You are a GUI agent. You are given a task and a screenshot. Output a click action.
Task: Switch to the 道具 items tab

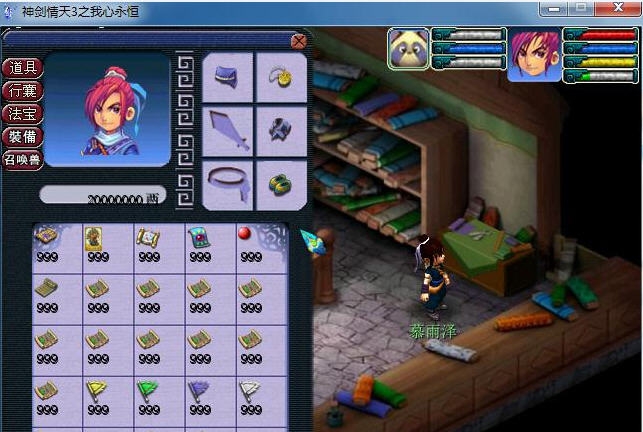click(22, 68)
